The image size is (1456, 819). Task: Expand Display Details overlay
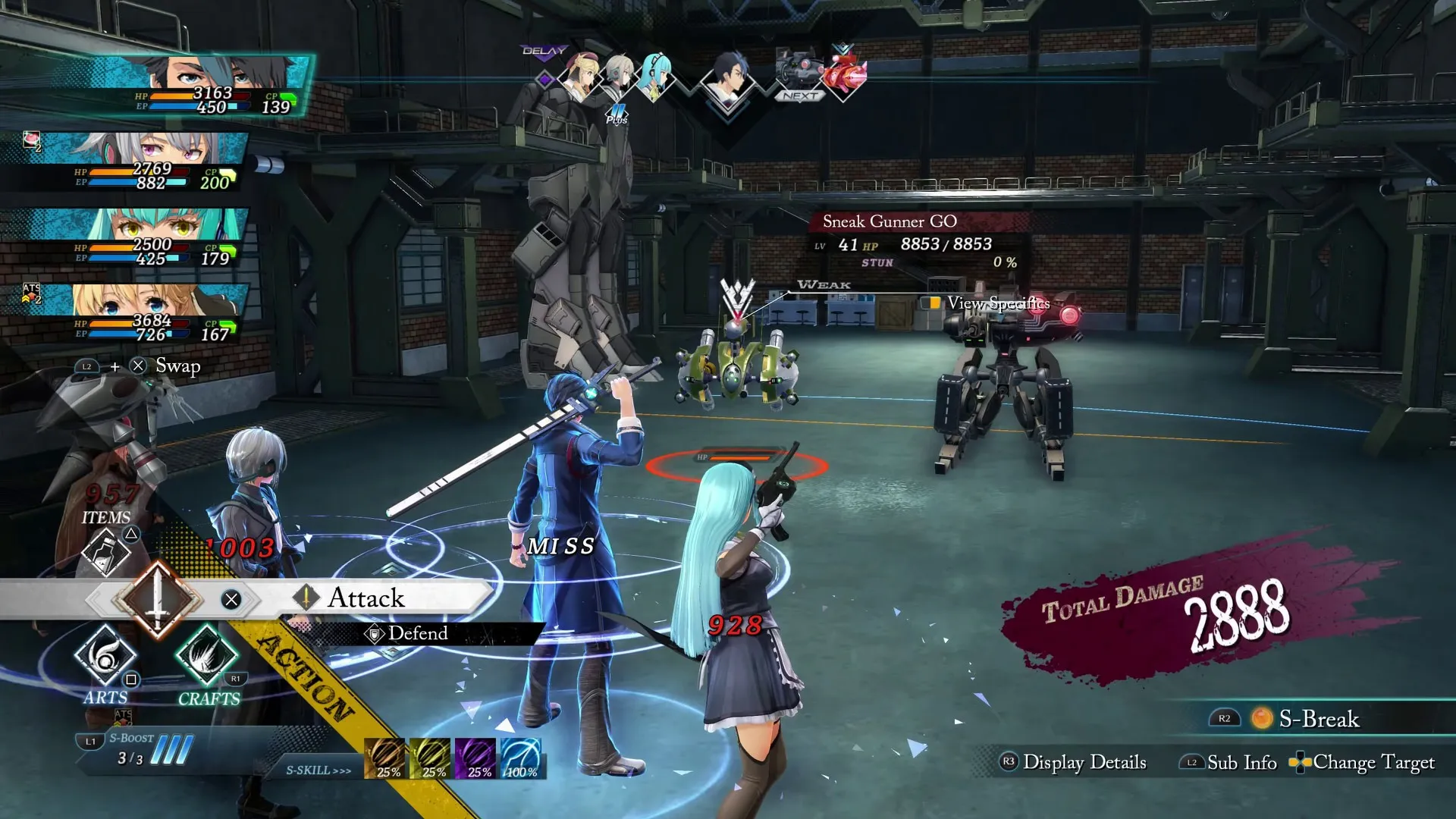coord(1084,762)
